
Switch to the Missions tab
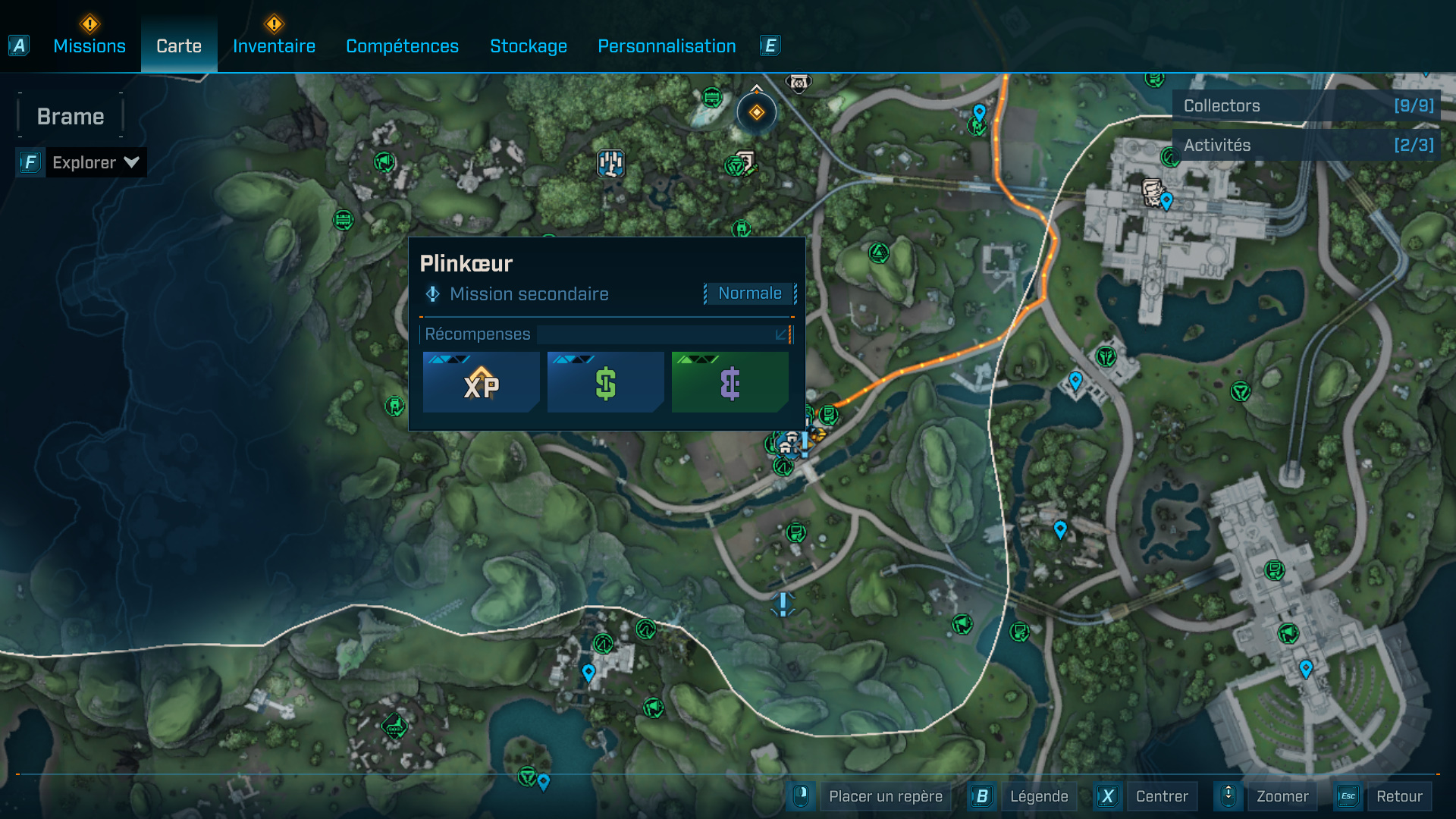pyautogui.click(x=89, y=46)
